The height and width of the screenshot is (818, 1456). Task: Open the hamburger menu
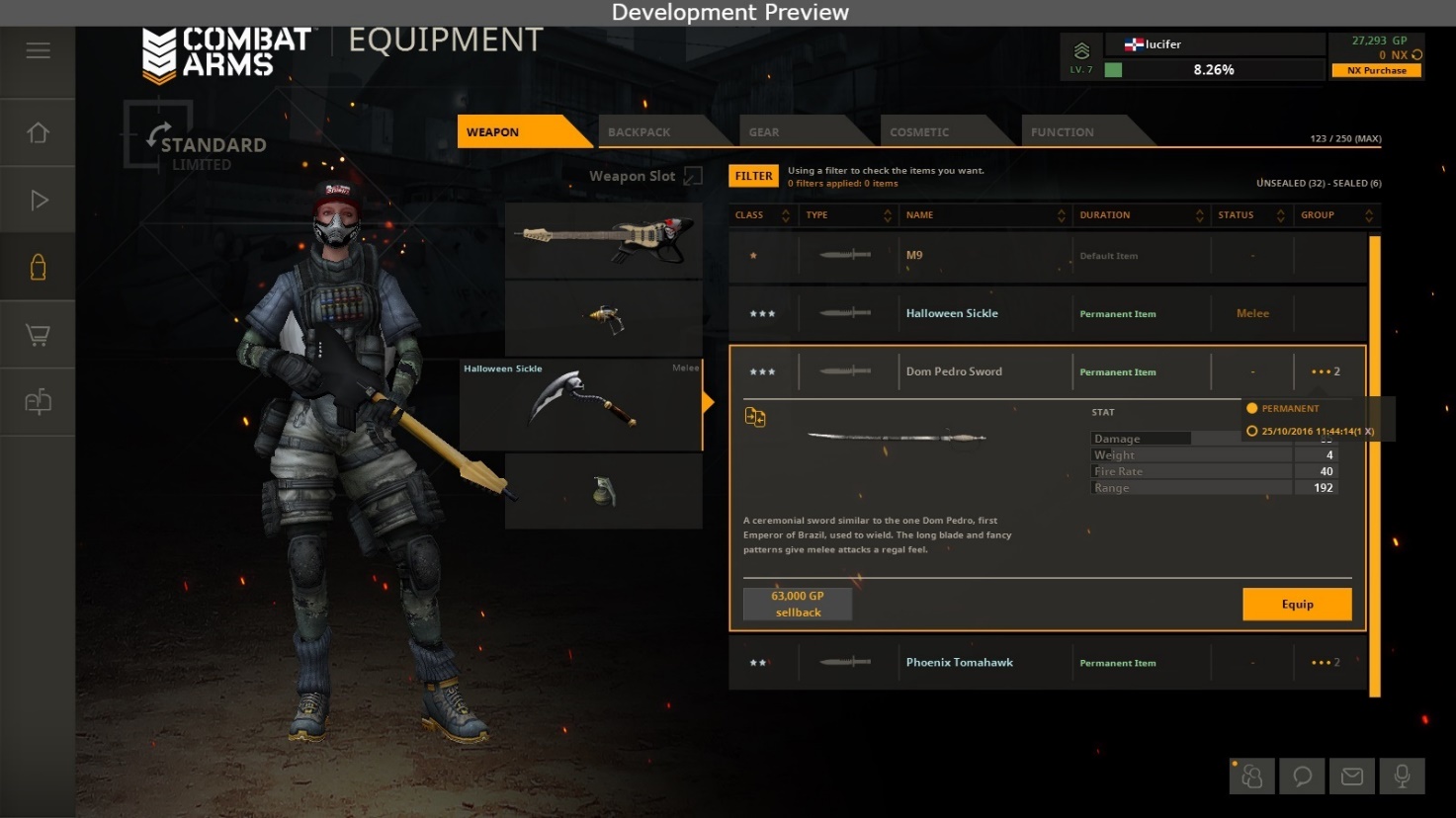[38, 50]
